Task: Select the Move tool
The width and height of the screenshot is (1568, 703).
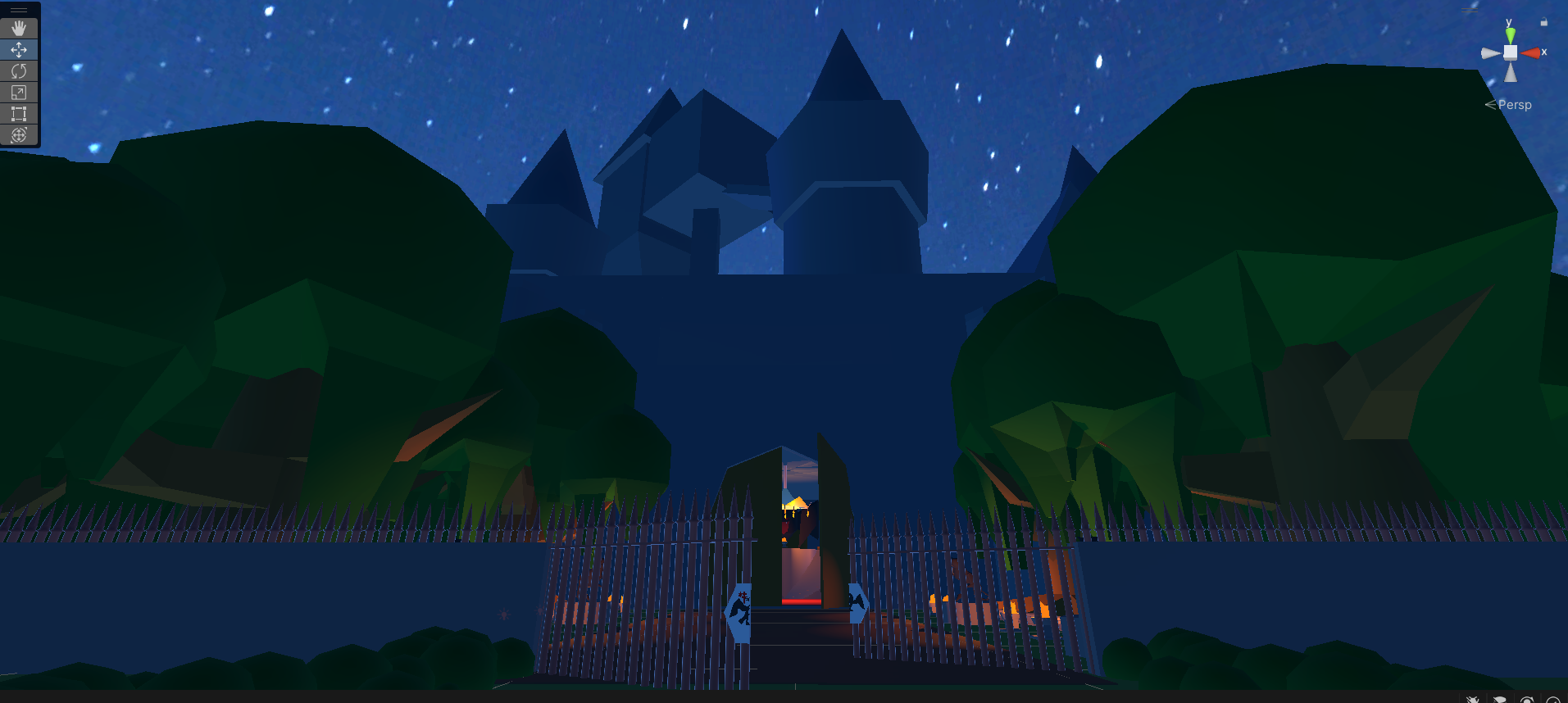Action: (18, 49)
